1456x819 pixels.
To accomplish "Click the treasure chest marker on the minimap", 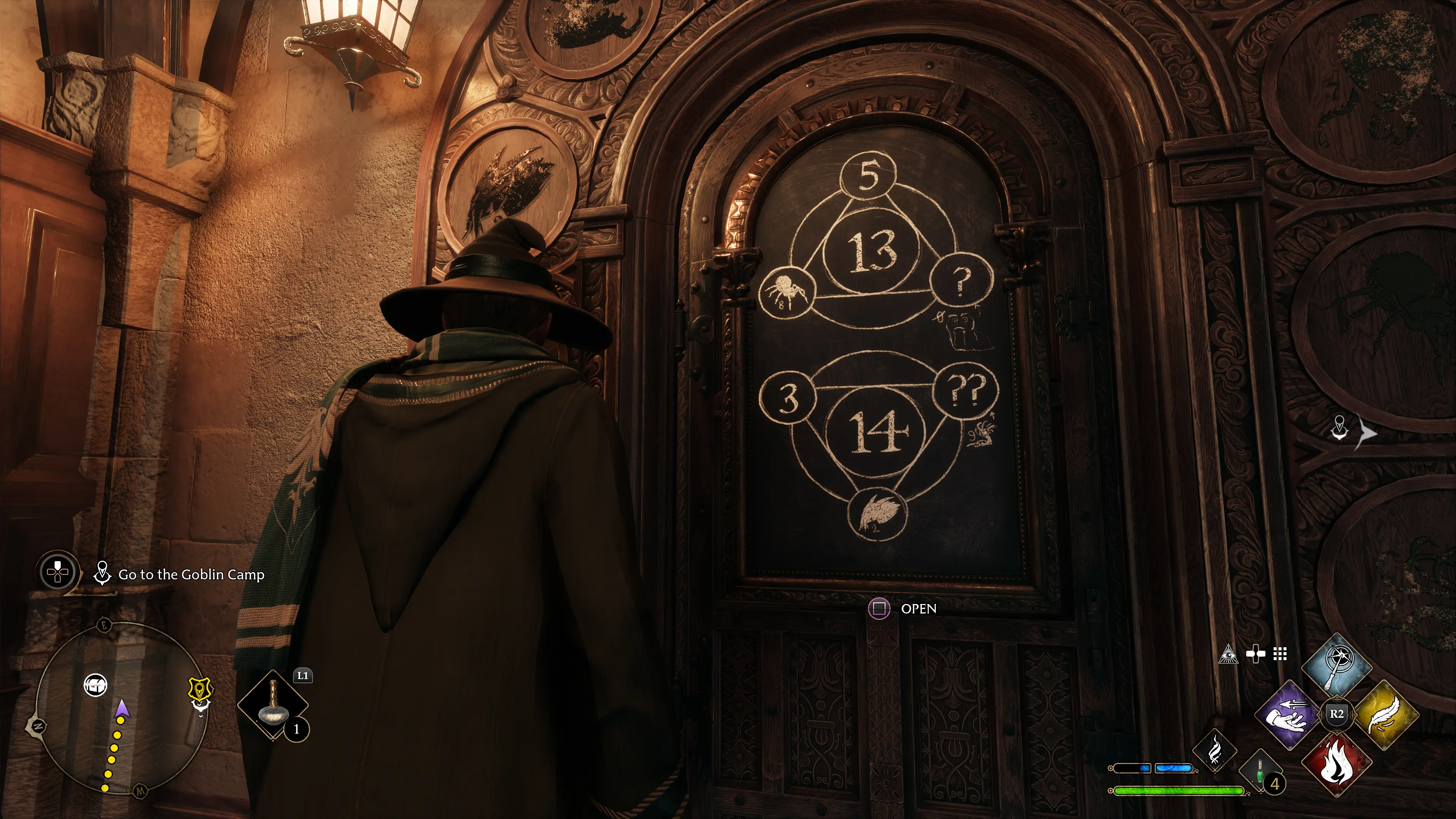I will point(95,685).
